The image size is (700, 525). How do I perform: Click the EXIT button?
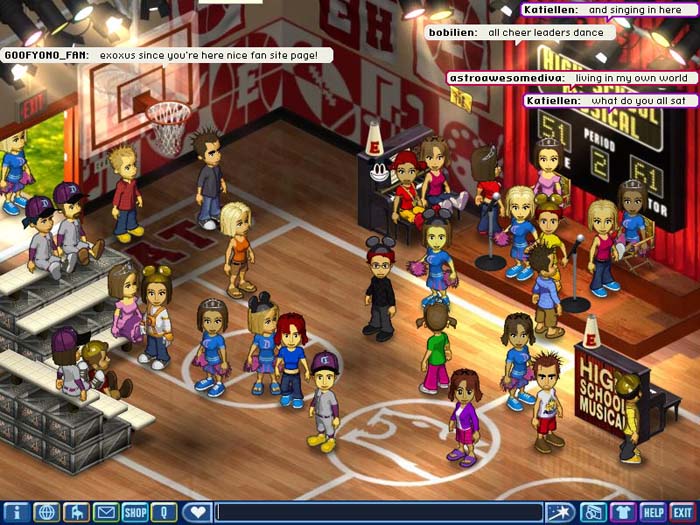point(683,513)
